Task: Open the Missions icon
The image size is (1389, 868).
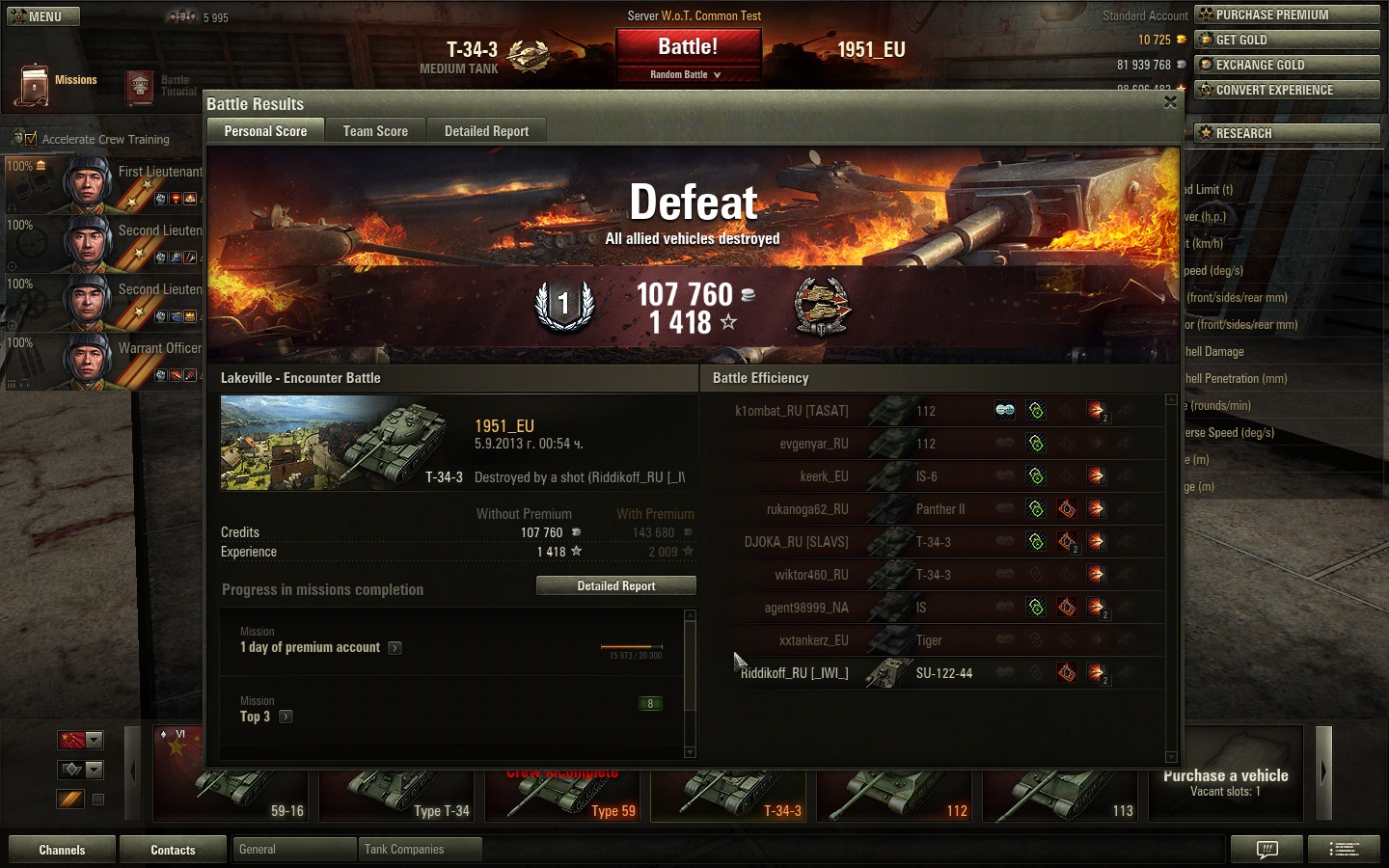Action: coord(34,85)
